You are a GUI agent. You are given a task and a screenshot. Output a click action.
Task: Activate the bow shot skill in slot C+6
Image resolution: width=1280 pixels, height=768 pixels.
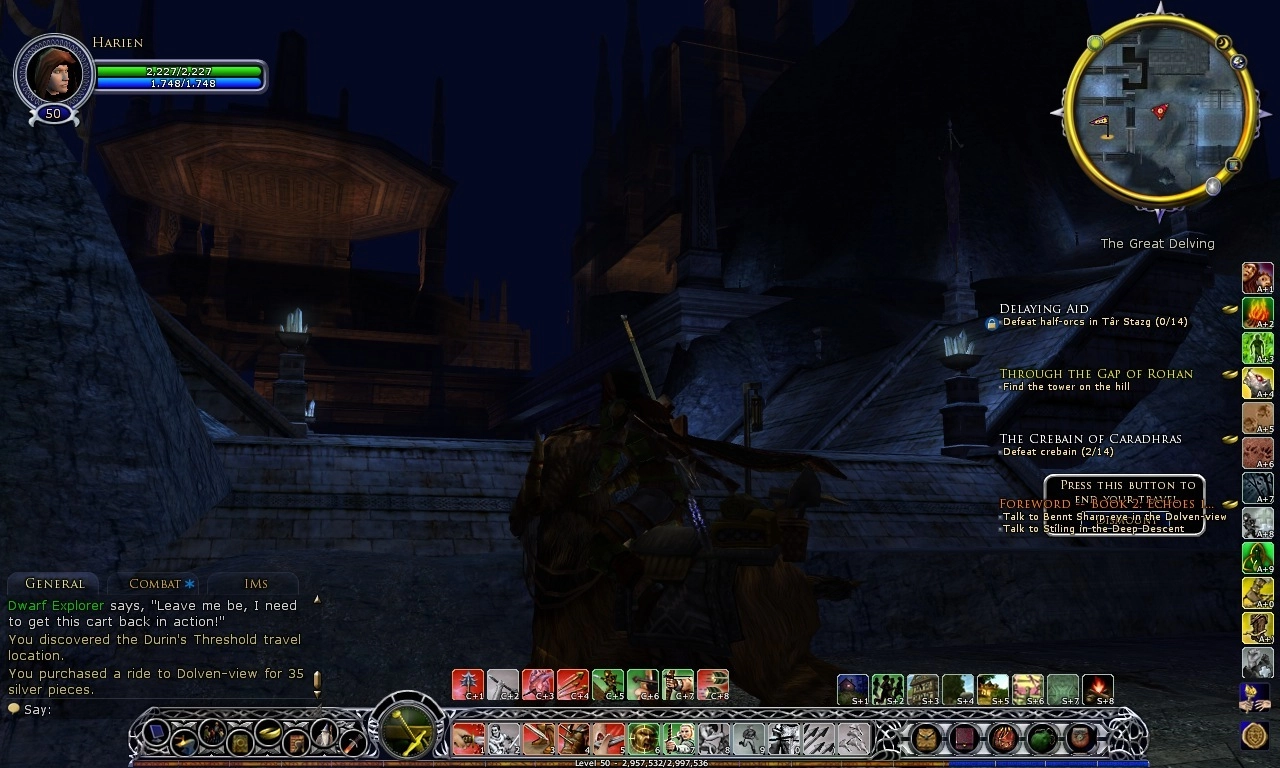(643, 684)
